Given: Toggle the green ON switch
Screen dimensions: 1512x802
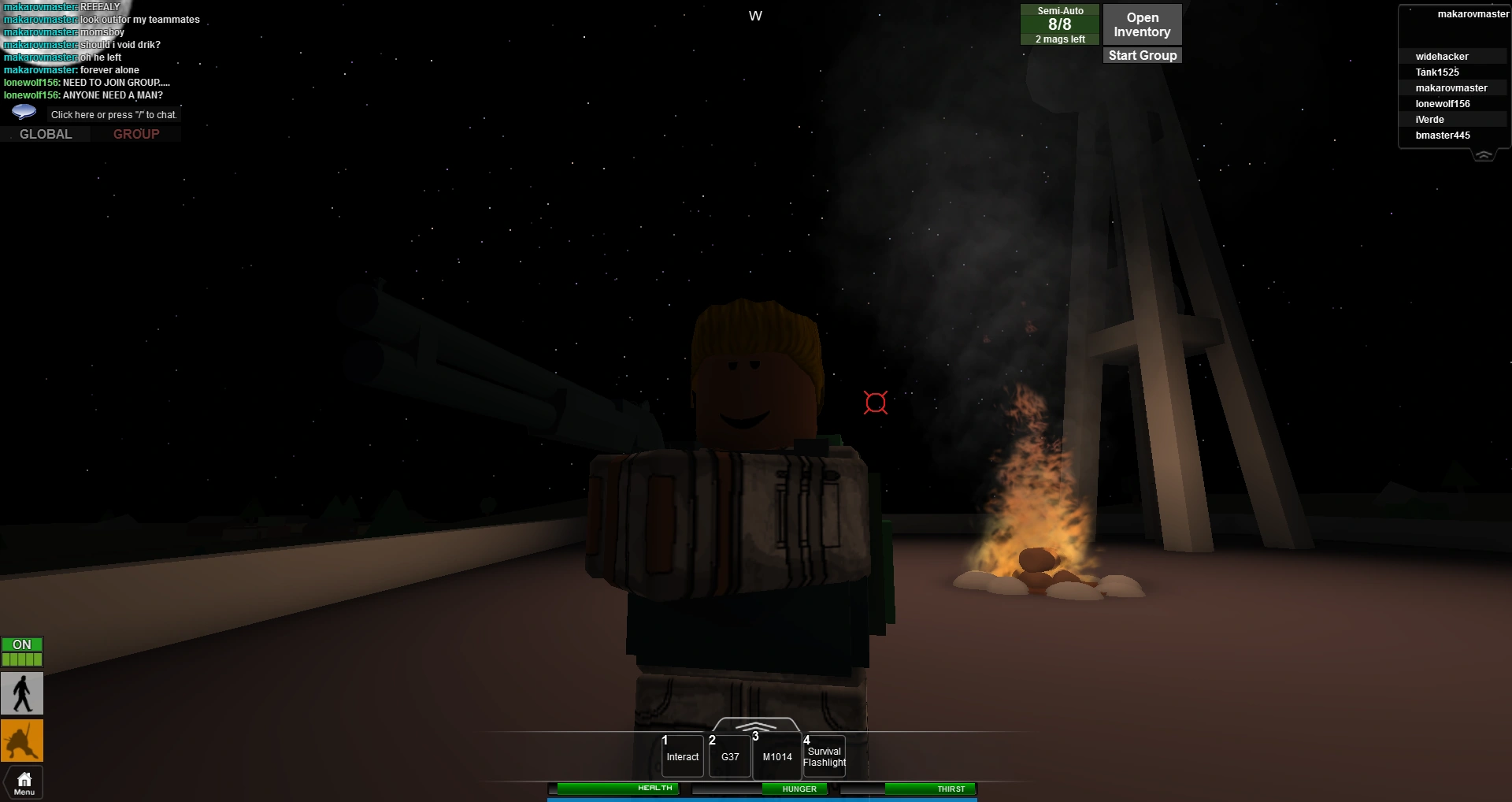Looking at the screenshot, I should pos(22,644).
